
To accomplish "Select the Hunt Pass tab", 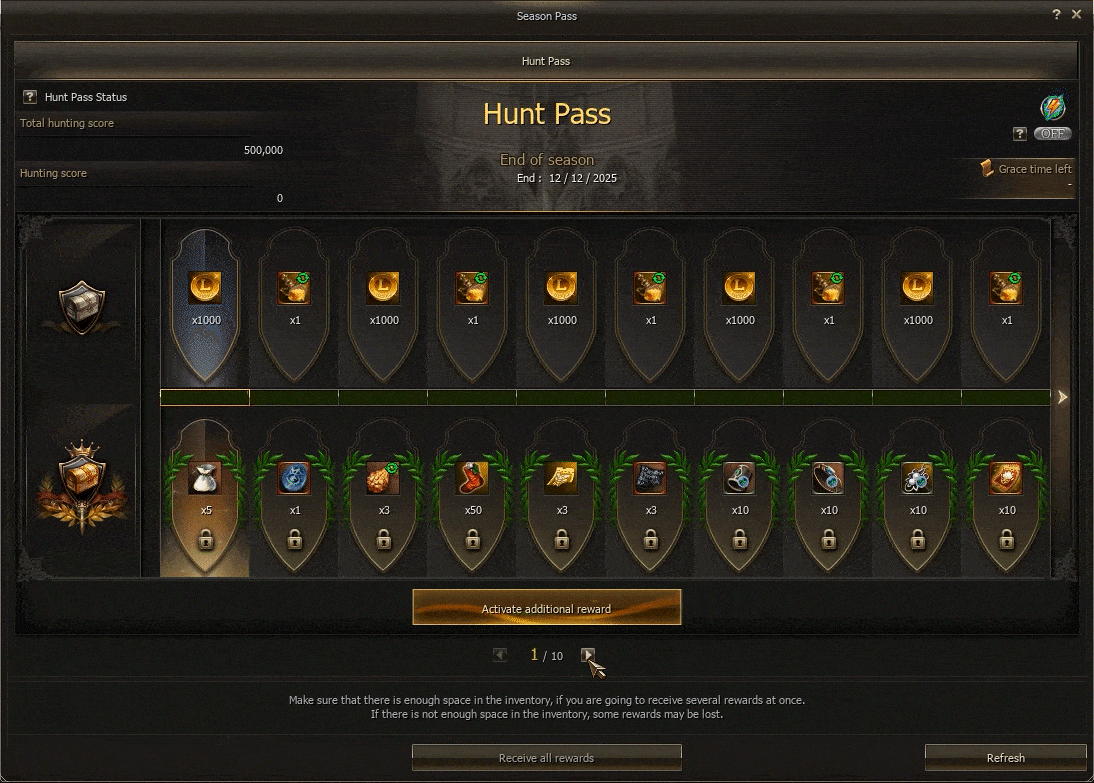I will tap(546, 61).
